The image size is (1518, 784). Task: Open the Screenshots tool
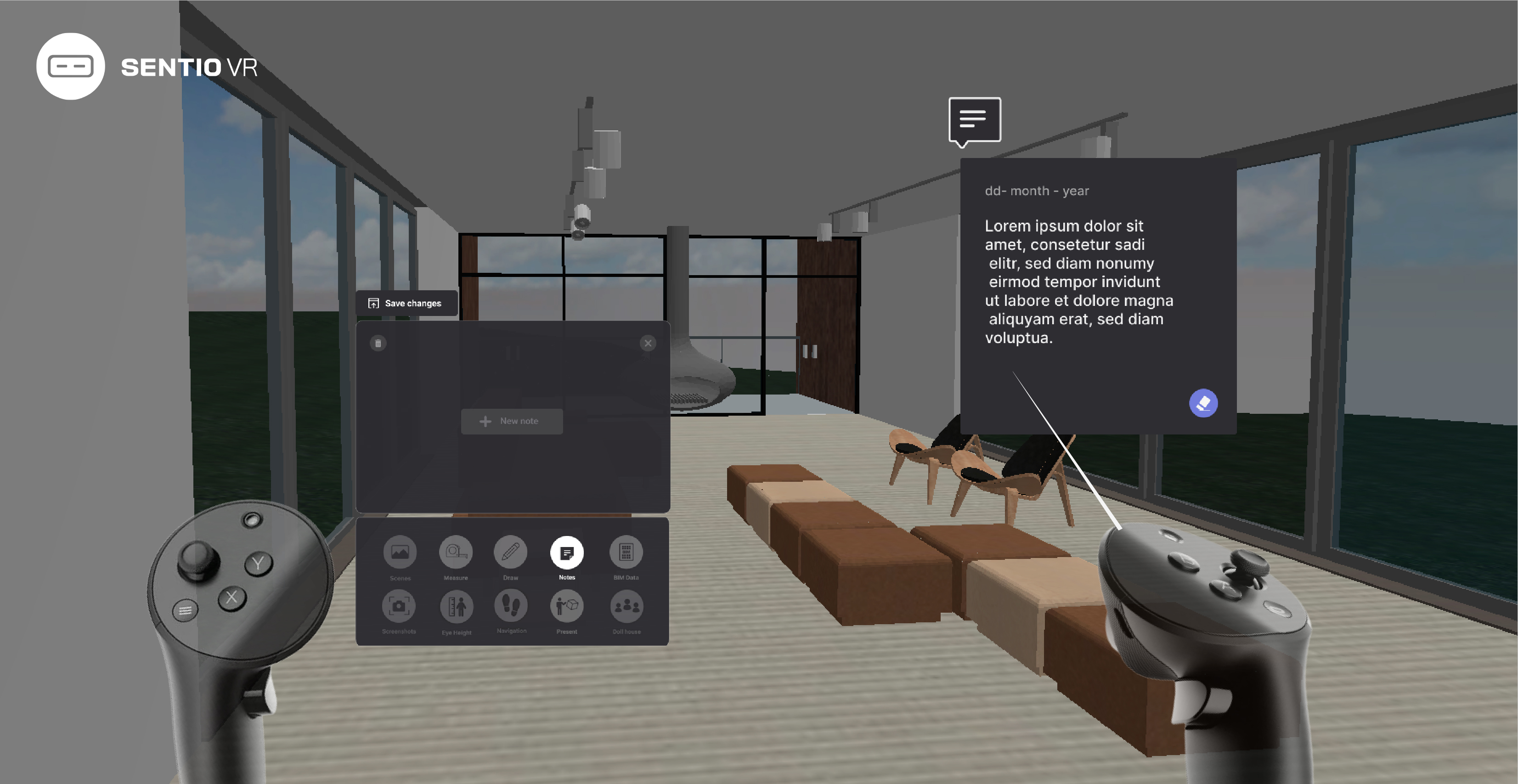[400, 607]
